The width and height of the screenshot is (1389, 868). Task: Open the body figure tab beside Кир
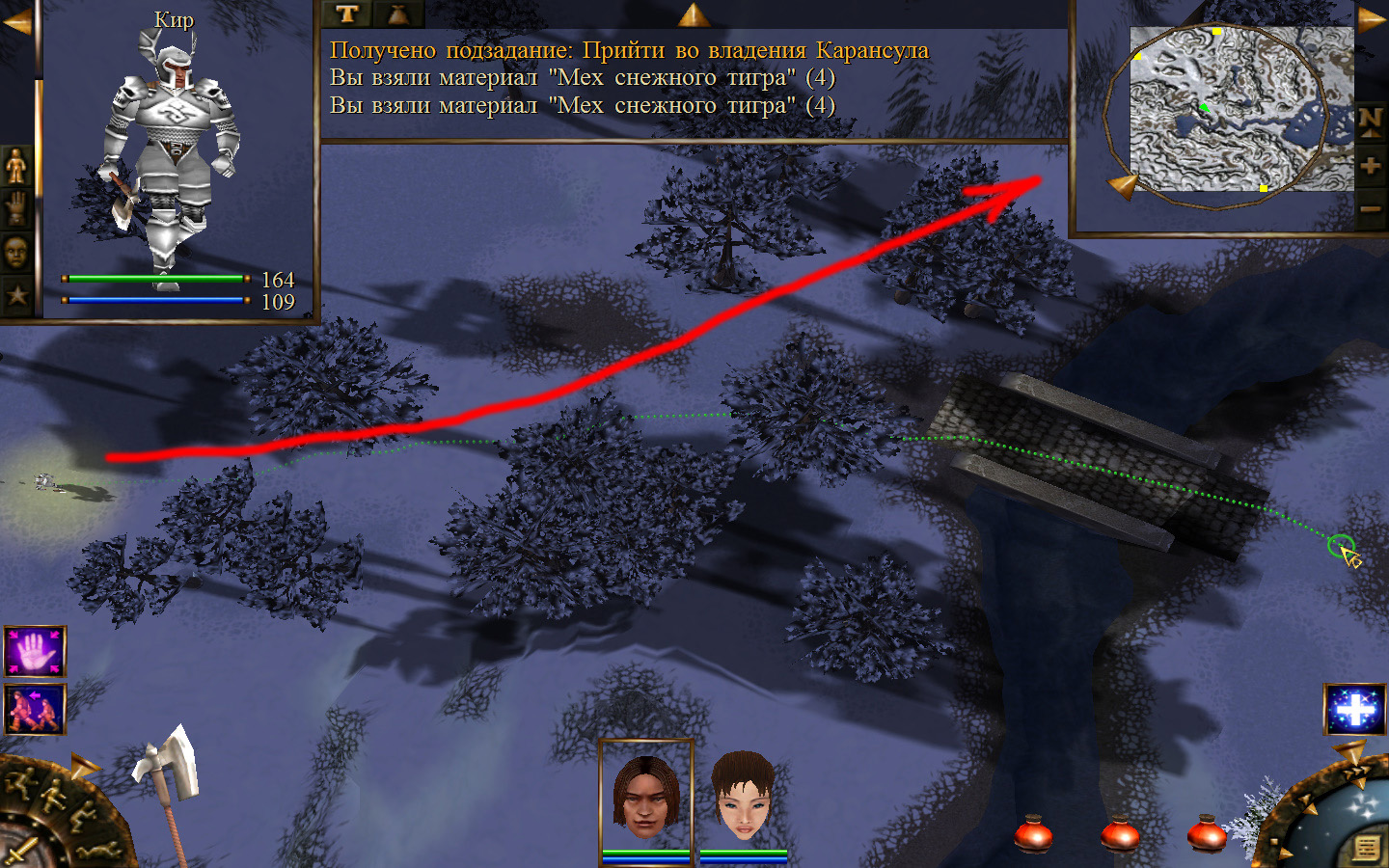tap(16, 167)
